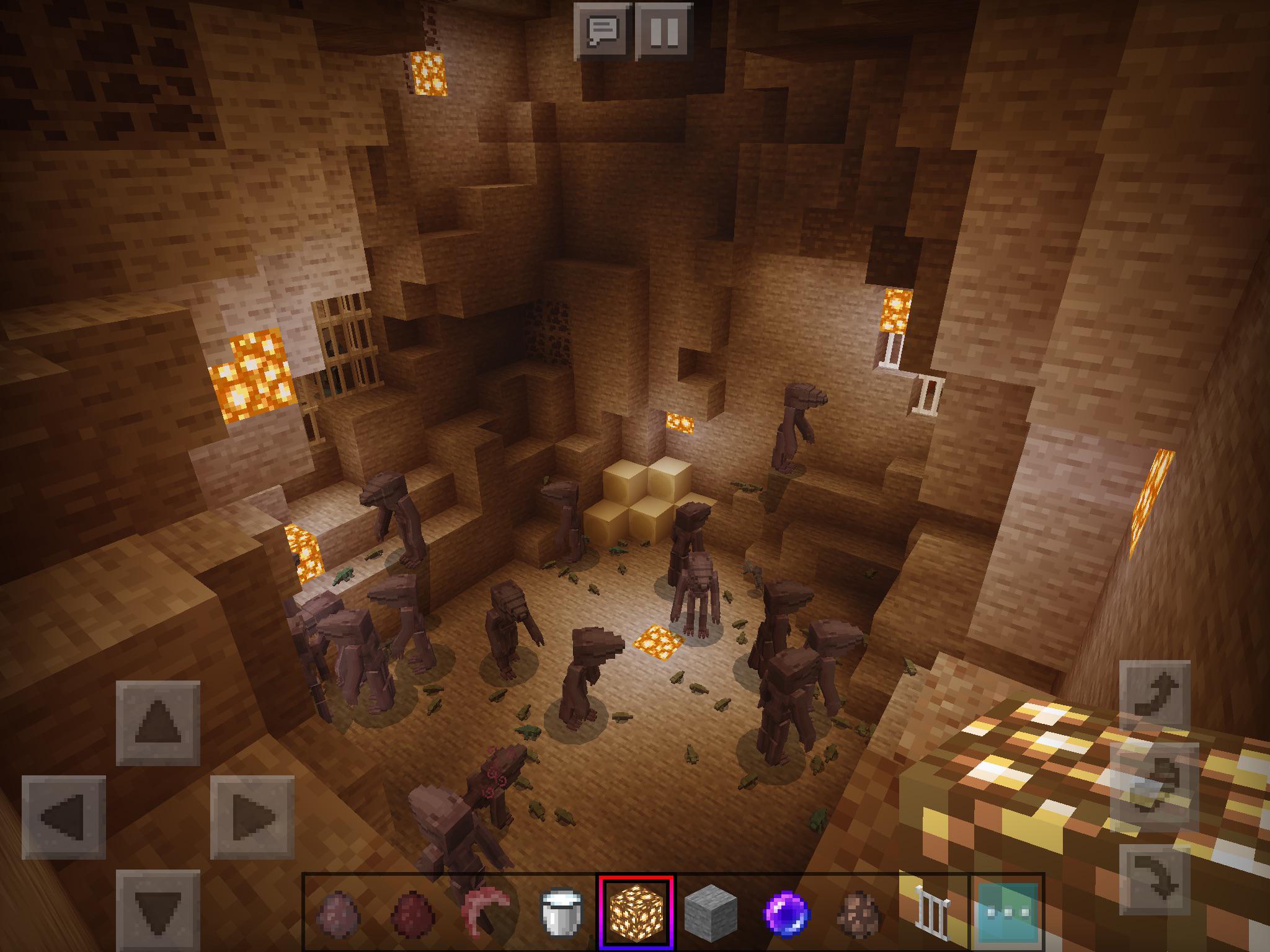
Task: Tap the move forward arrow
Action: coord(158,723)
